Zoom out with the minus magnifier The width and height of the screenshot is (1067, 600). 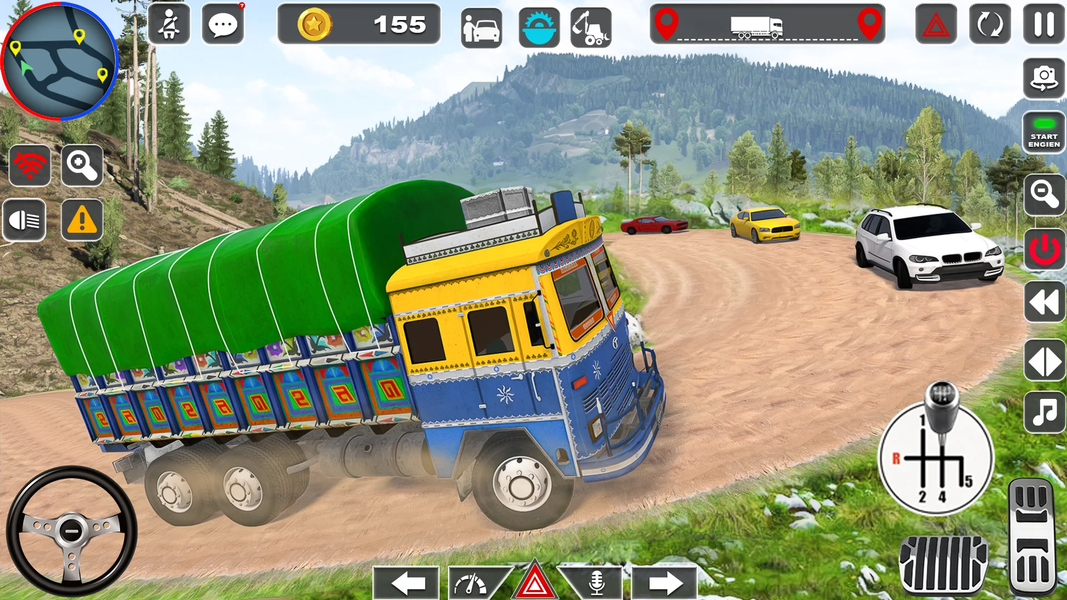click(x=1043, y=194)
